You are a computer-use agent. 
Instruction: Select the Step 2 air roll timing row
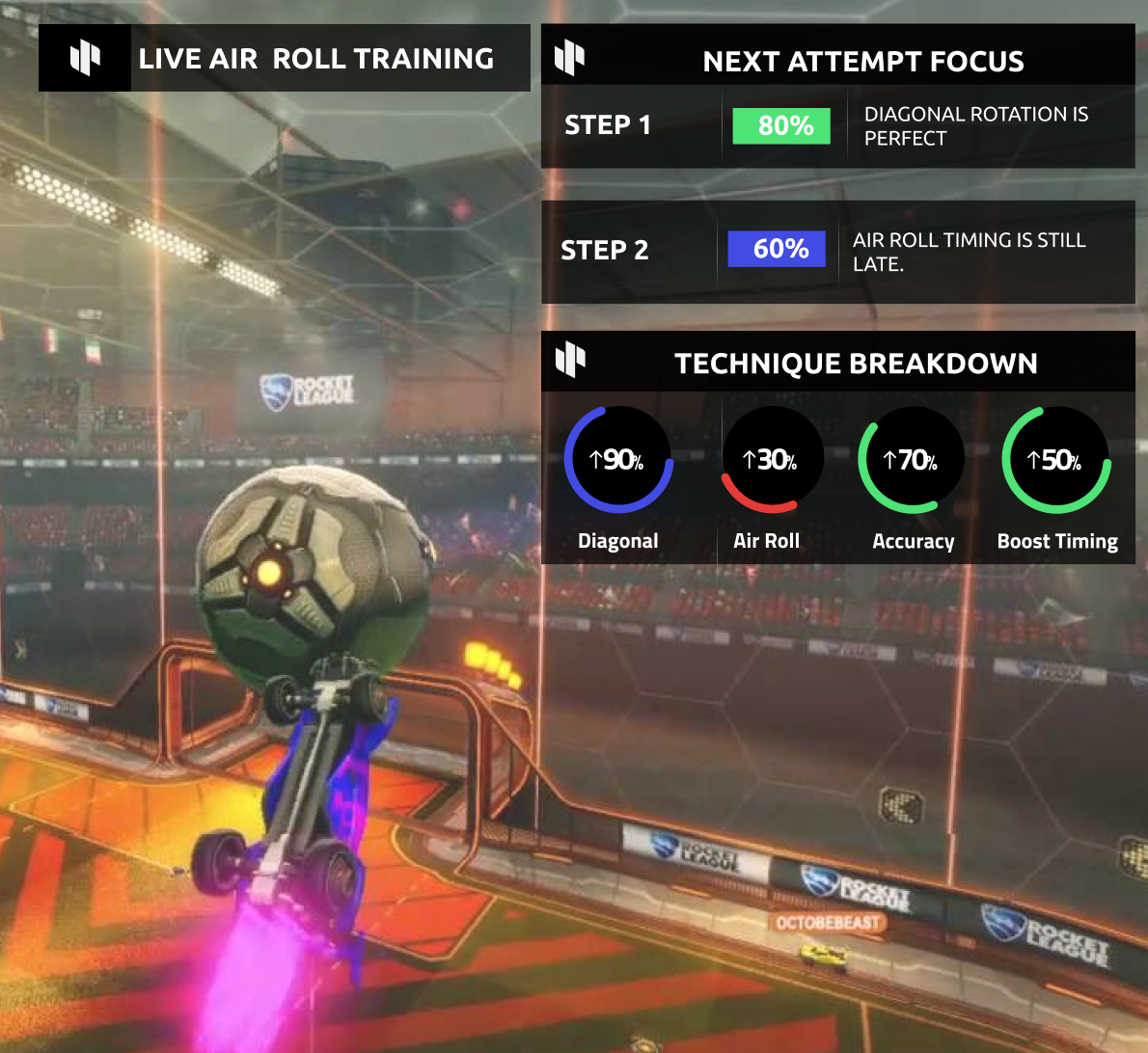click(837, 252)
